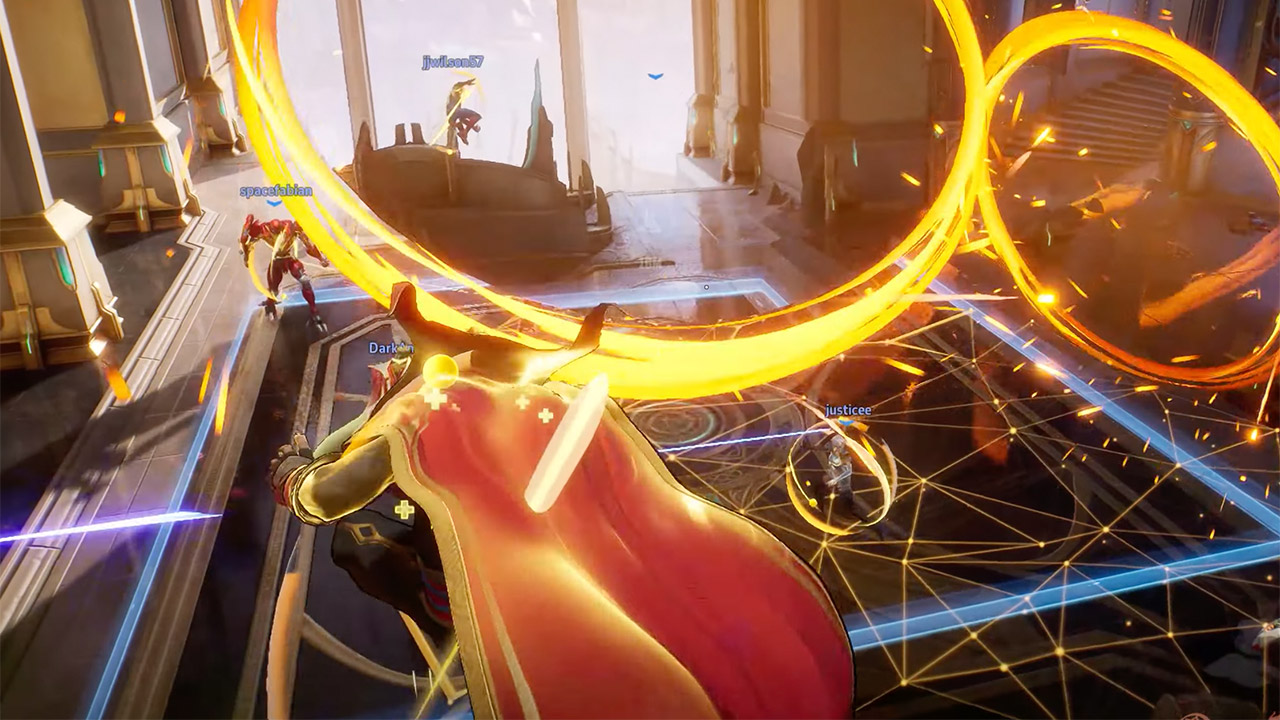Click the justicee player label
This screenshot has height=720, width=1280.
[847, 410]
